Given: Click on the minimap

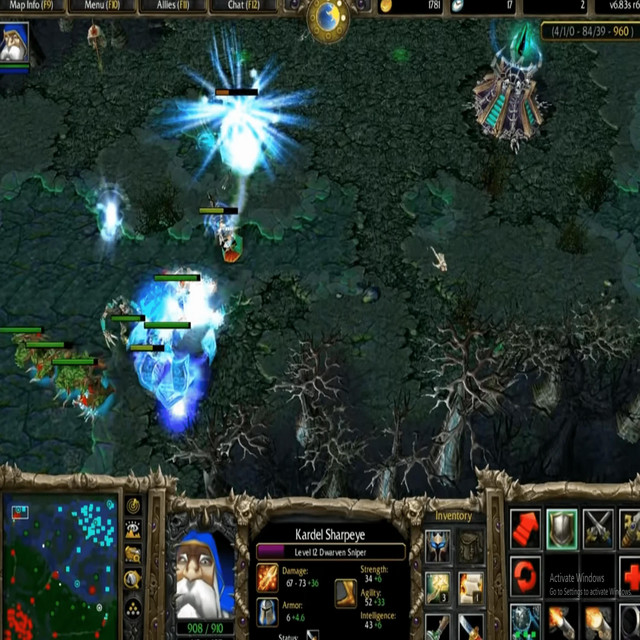Looking at the screenshot, I should click(58, 567).
